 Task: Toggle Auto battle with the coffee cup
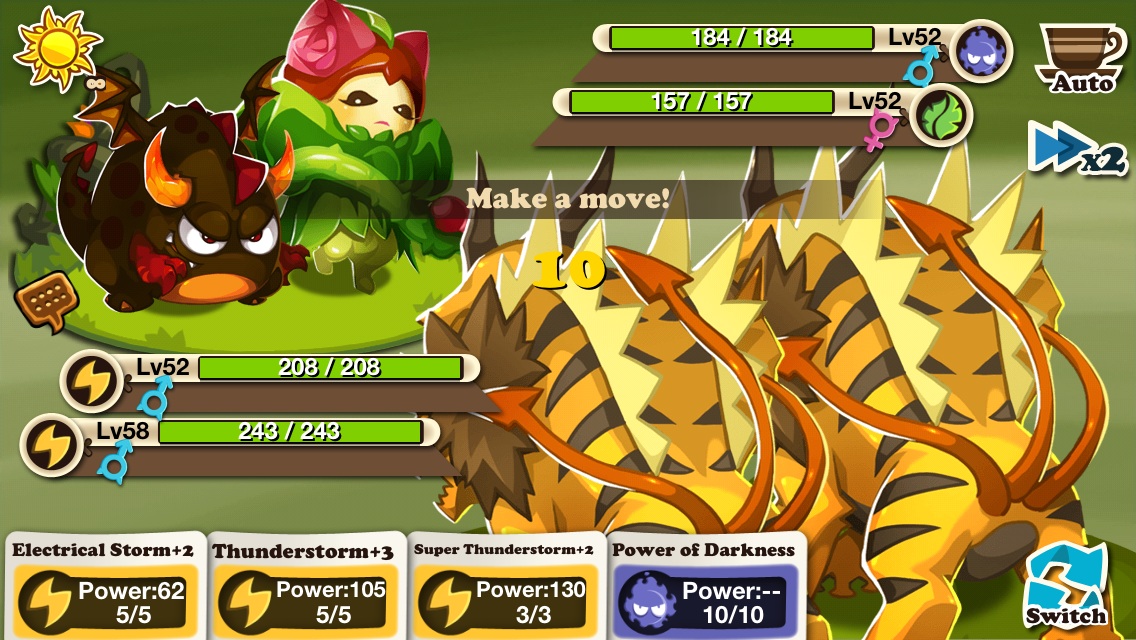[x=1080, y=58]
